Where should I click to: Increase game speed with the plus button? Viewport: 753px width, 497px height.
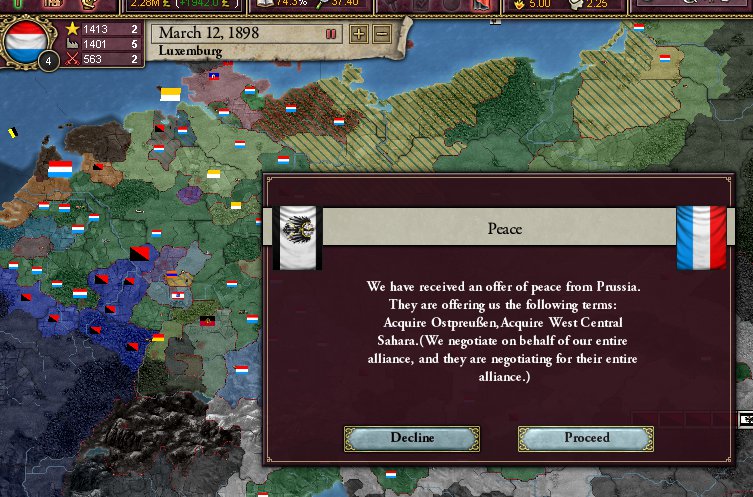pyautogui.click(x=359, y=34)
